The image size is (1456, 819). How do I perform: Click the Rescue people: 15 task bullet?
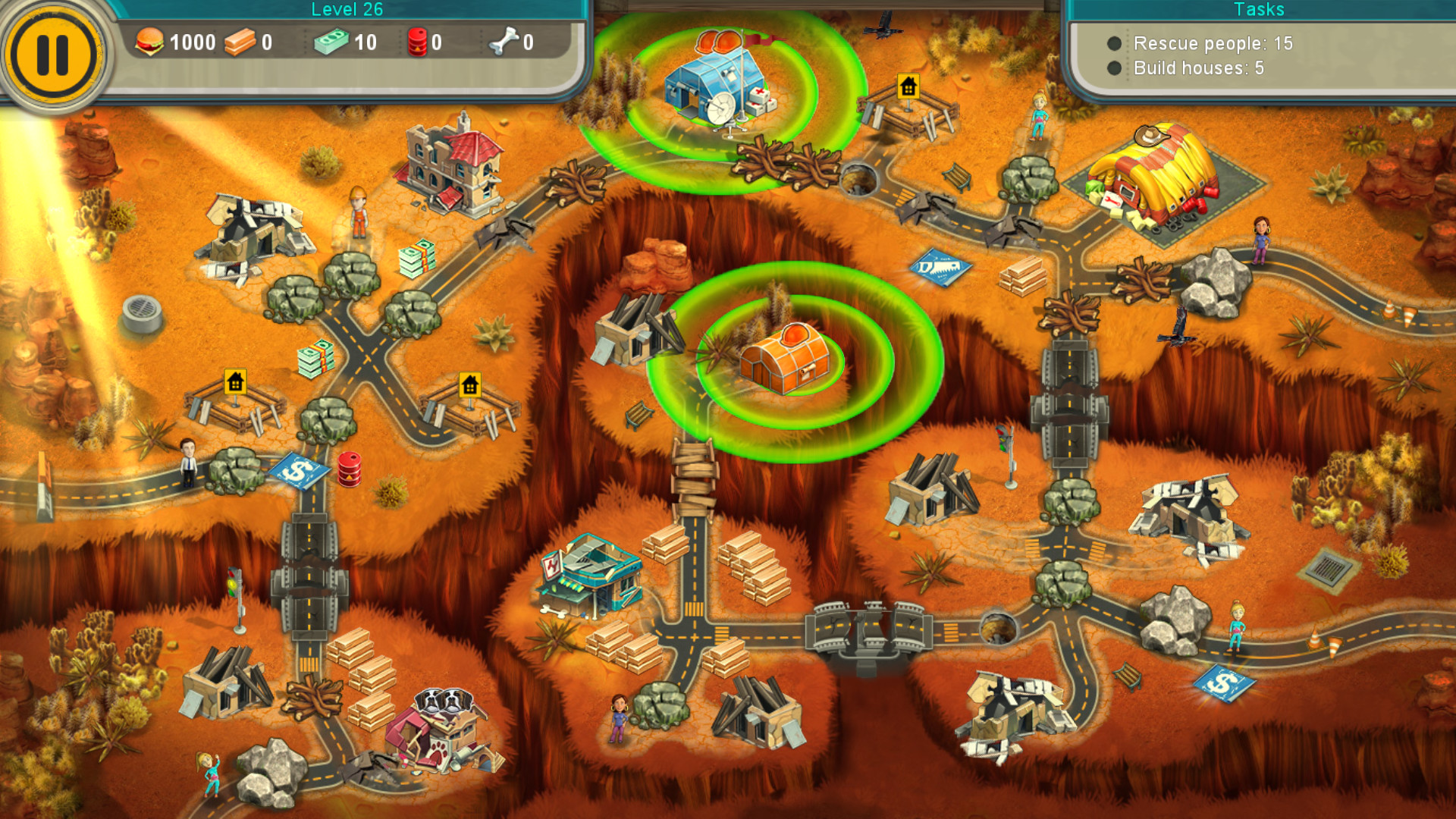(x=1114, y=44)
